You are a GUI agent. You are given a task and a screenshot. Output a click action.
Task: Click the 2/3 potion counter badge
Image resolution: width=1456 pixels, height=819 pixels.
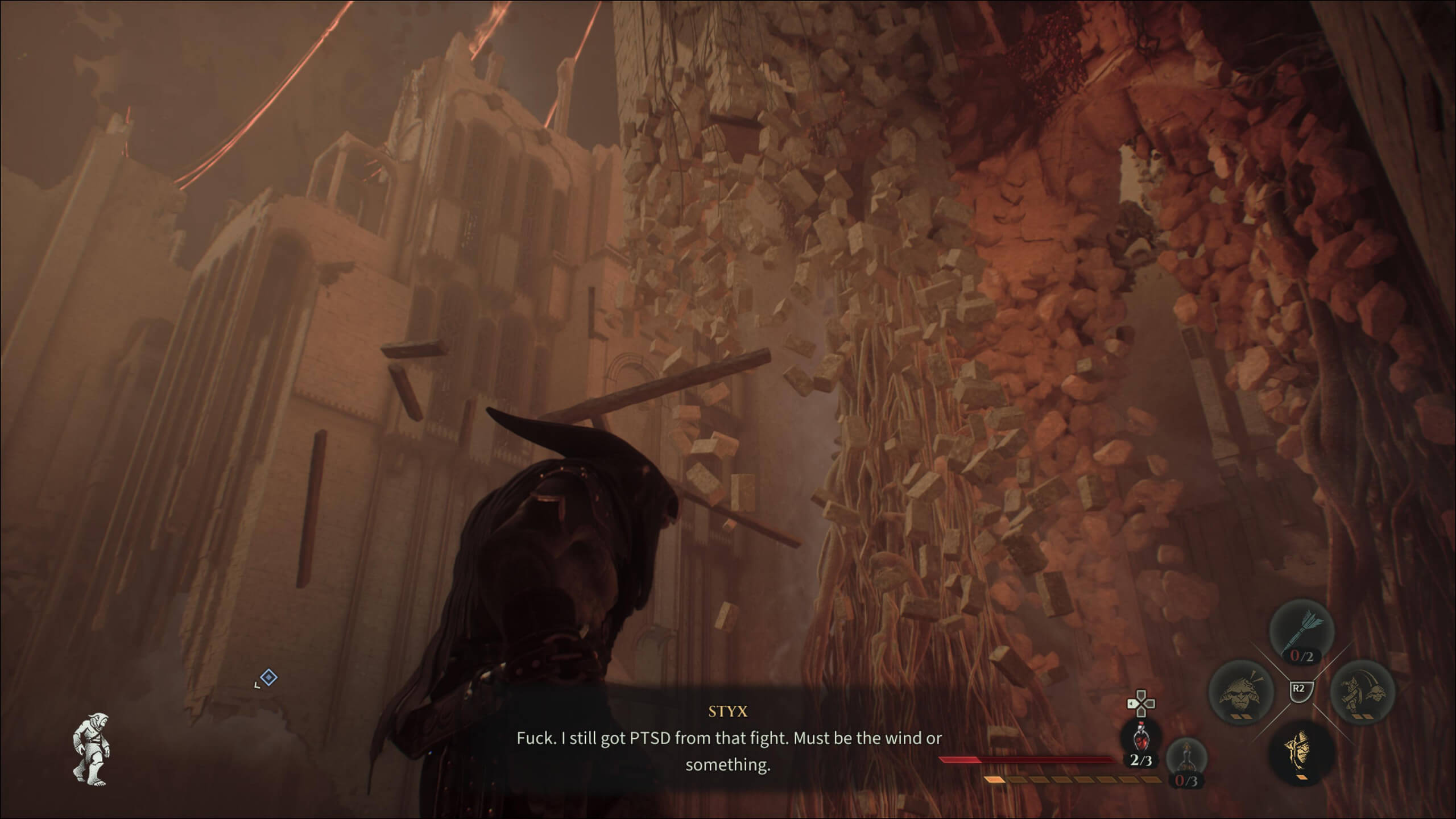click(1141, 760)
